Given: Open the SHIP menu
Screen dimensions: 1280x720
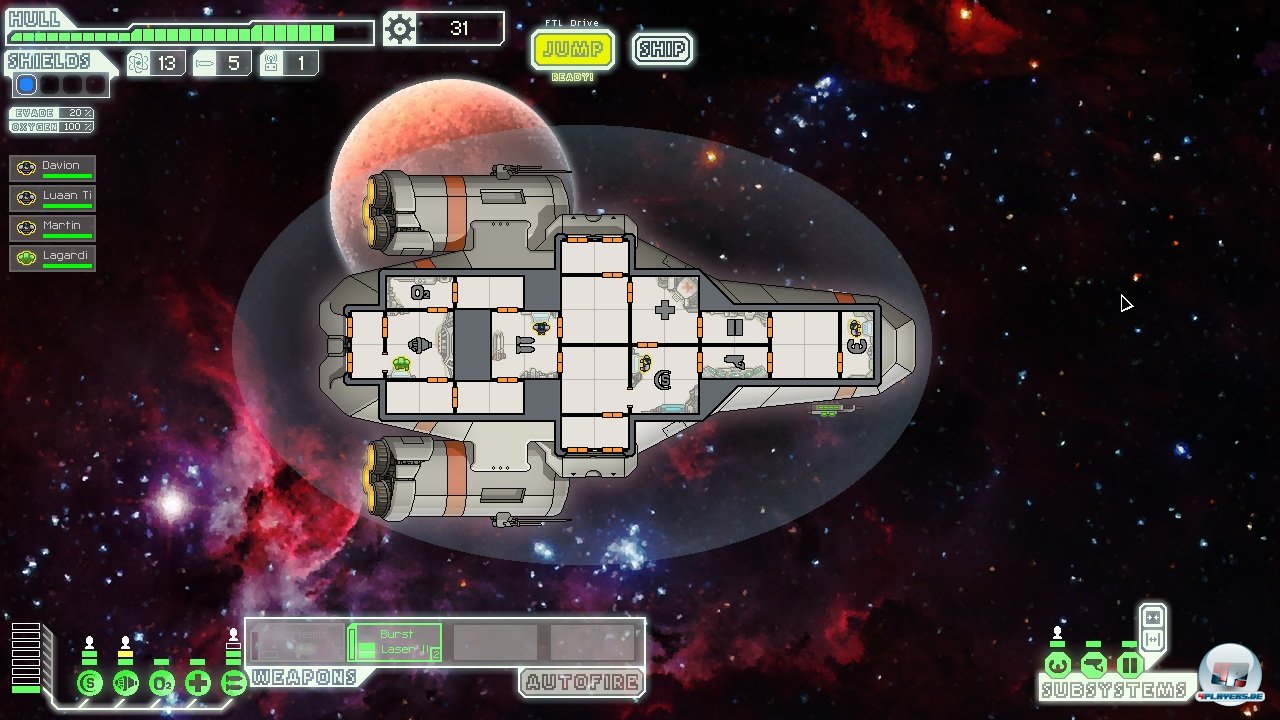Looking at the screenshot, I should [662, 49].
